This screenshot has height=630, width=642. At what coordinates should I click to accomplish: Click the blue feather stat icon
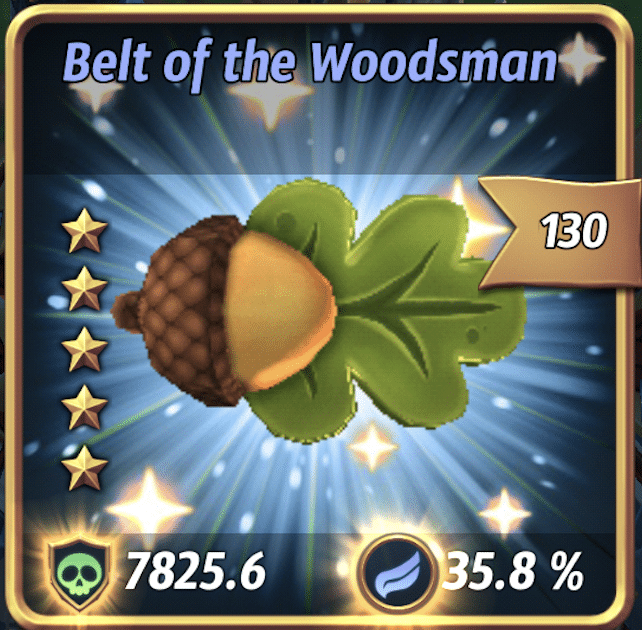coord(392,574)
